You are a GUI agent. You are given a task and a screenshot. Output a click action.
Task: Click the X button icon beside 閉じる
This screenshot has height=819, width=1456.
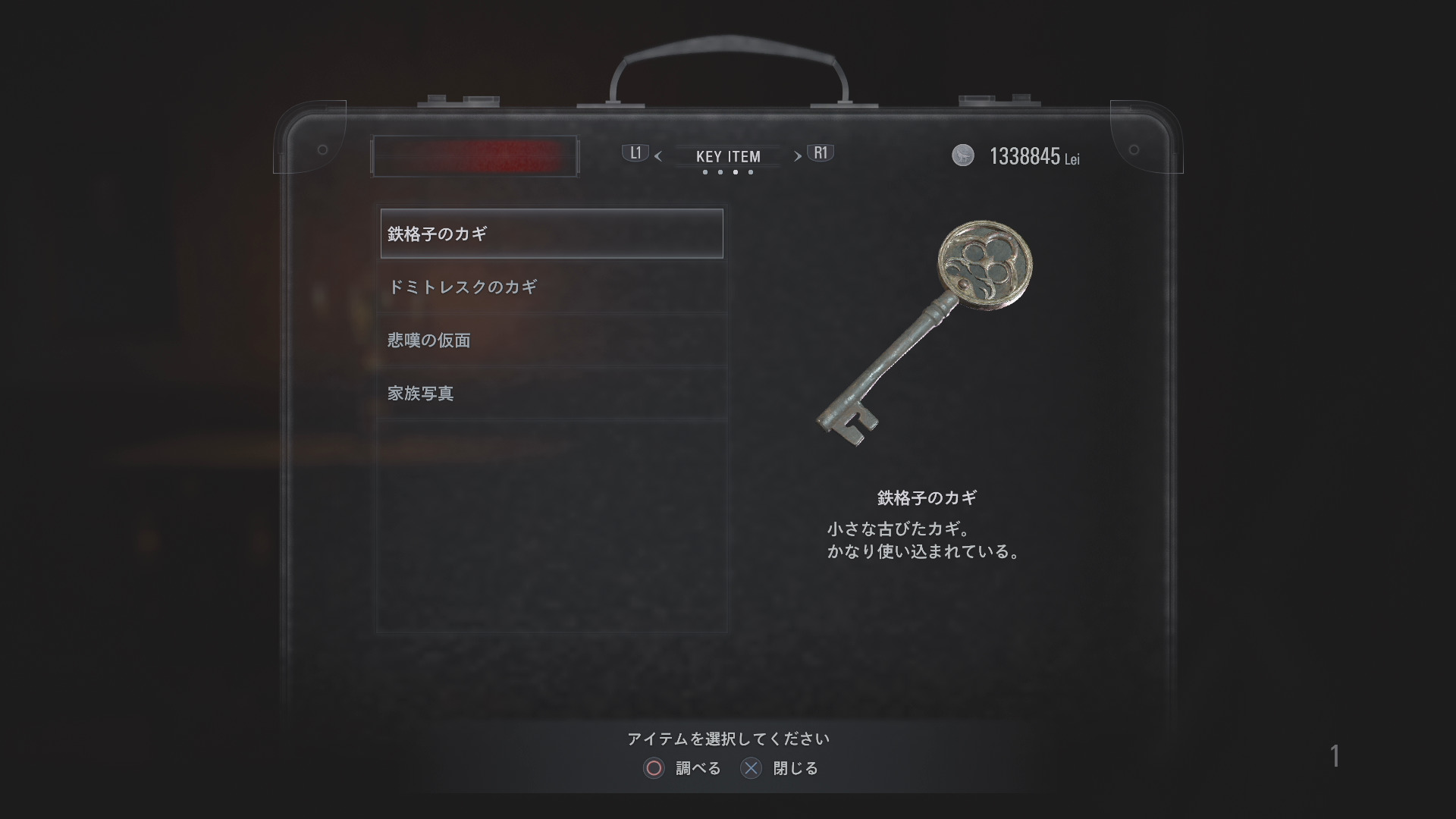click(752, 768)
